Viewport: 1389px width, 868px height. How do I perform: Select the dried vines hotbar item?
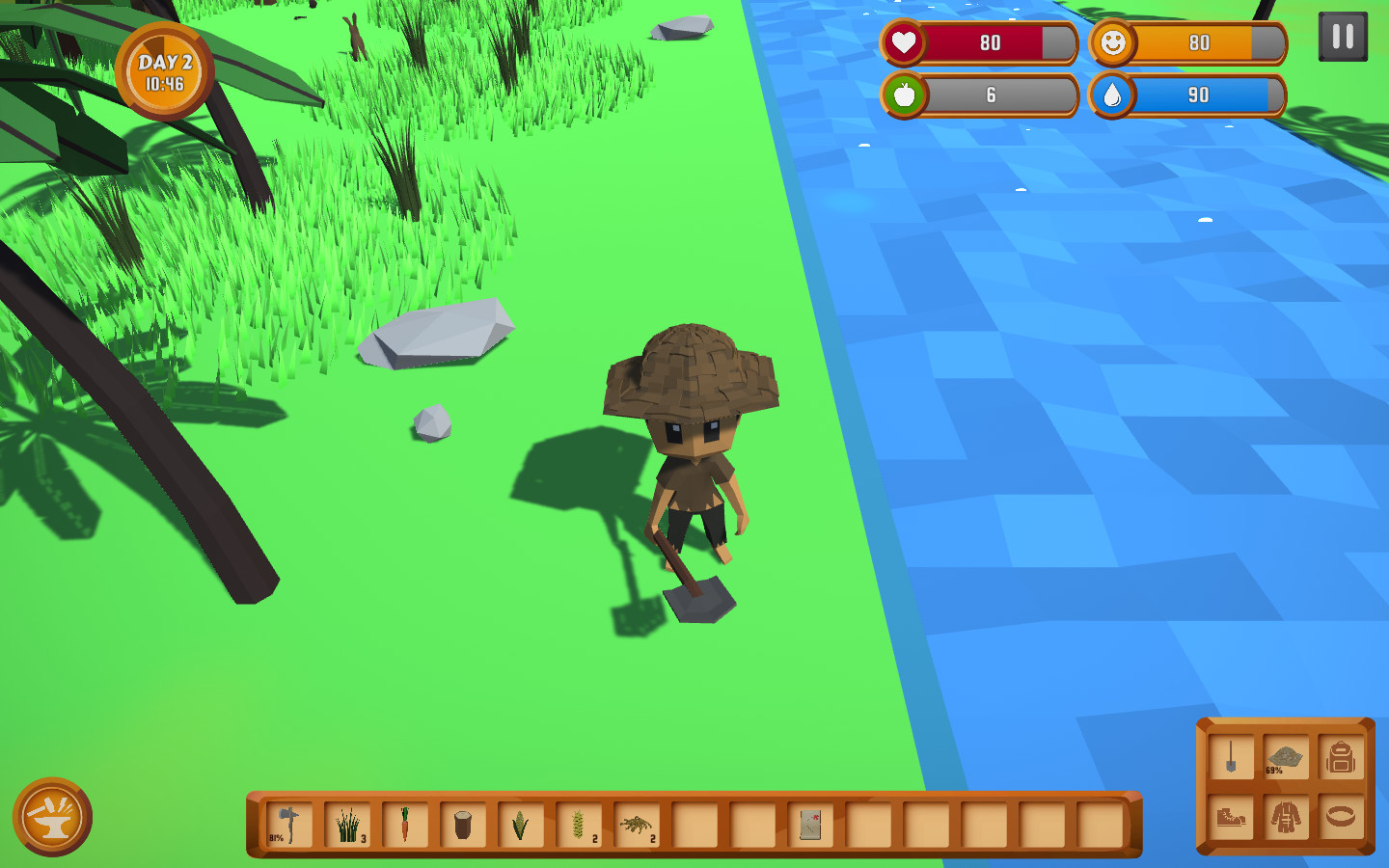click(x=636, y=823)
